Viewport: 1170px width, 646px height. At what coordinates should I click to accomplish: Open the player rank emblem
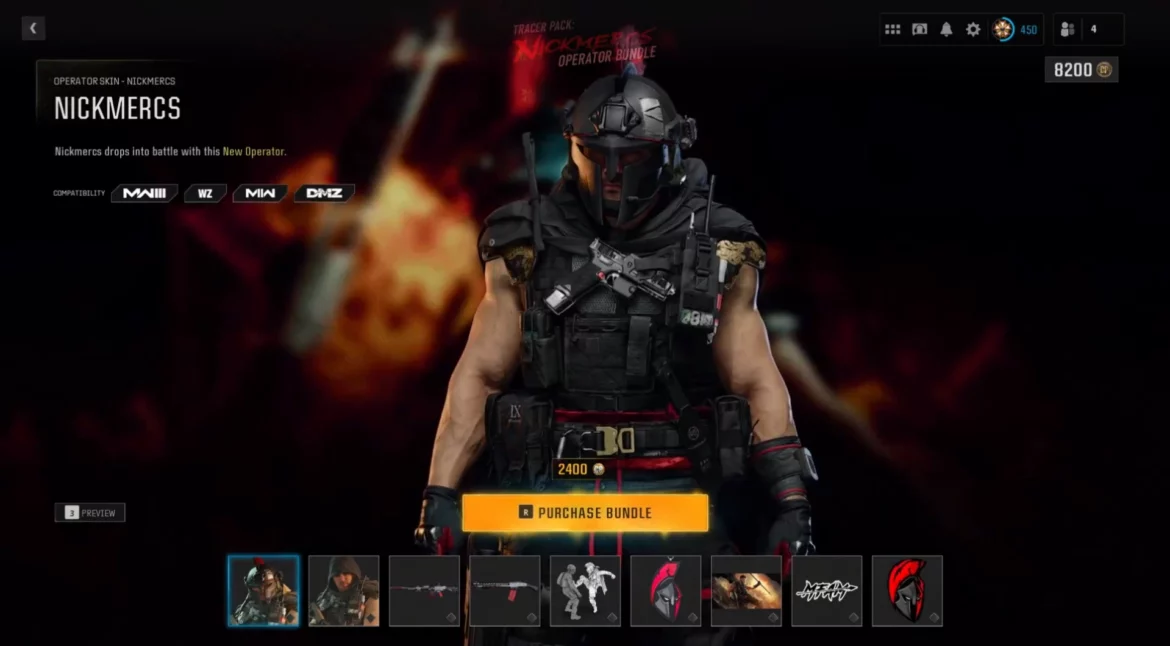pos(1003,30)
